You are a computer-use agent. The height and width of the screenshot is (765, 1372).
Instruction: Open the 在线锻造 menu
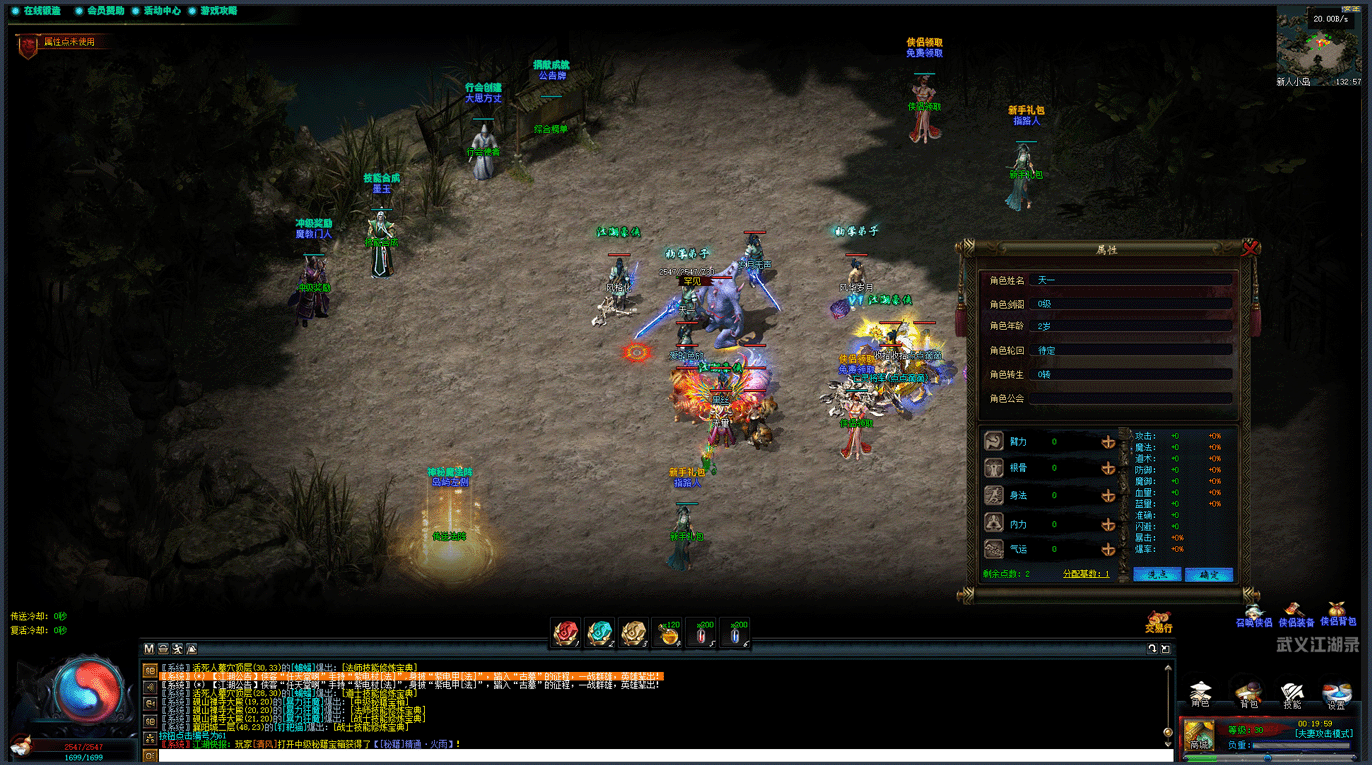tap(36, 11)
